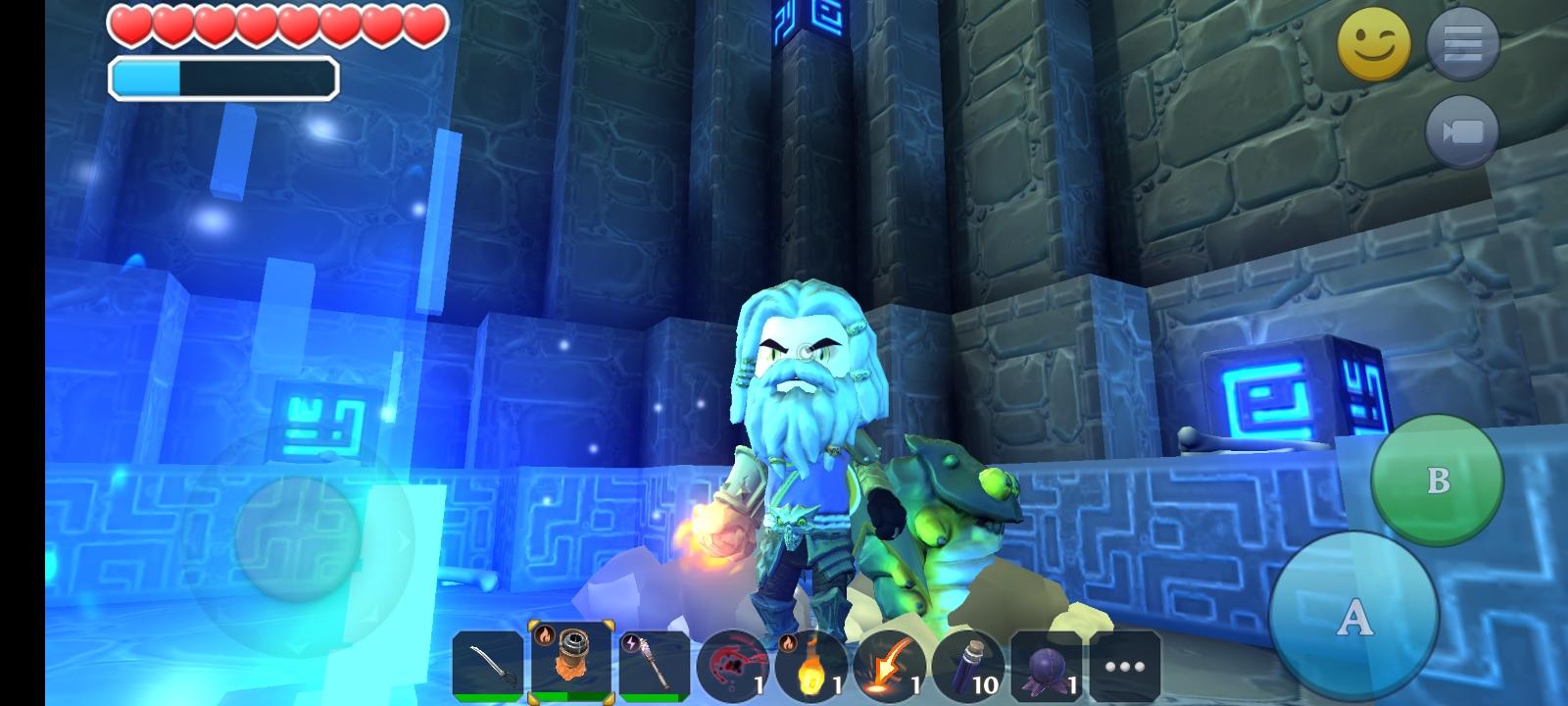Viewport: 1568px width, 706px height.
Task: Tap the blue experience progress bar
Action: click(x=225, y=75)
